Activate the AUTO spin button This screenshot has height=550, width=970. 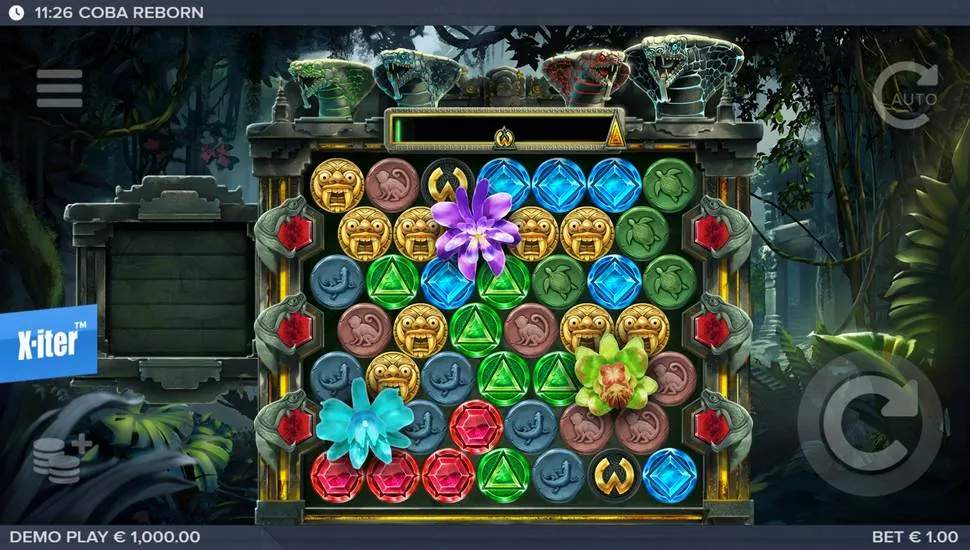[904, 96]
